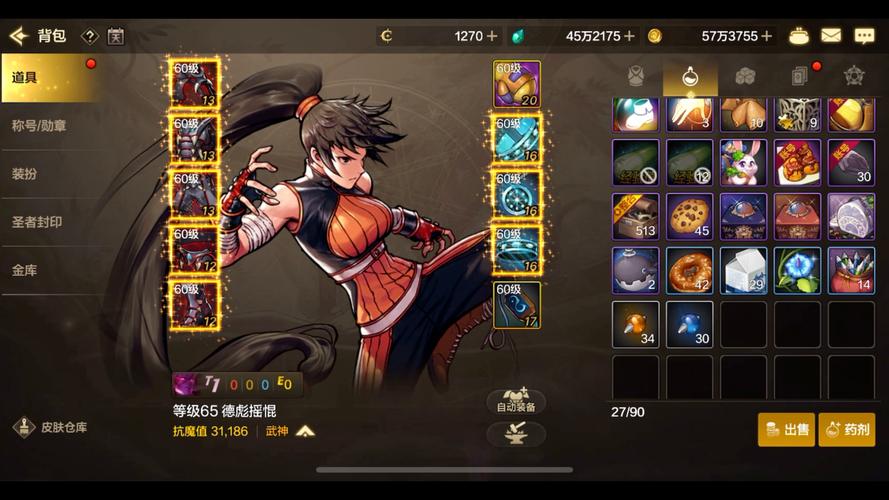The width and height of the screenshot is (889, 500).
Task: Switch to the 装扮 costume section
Action: point(48,172)
